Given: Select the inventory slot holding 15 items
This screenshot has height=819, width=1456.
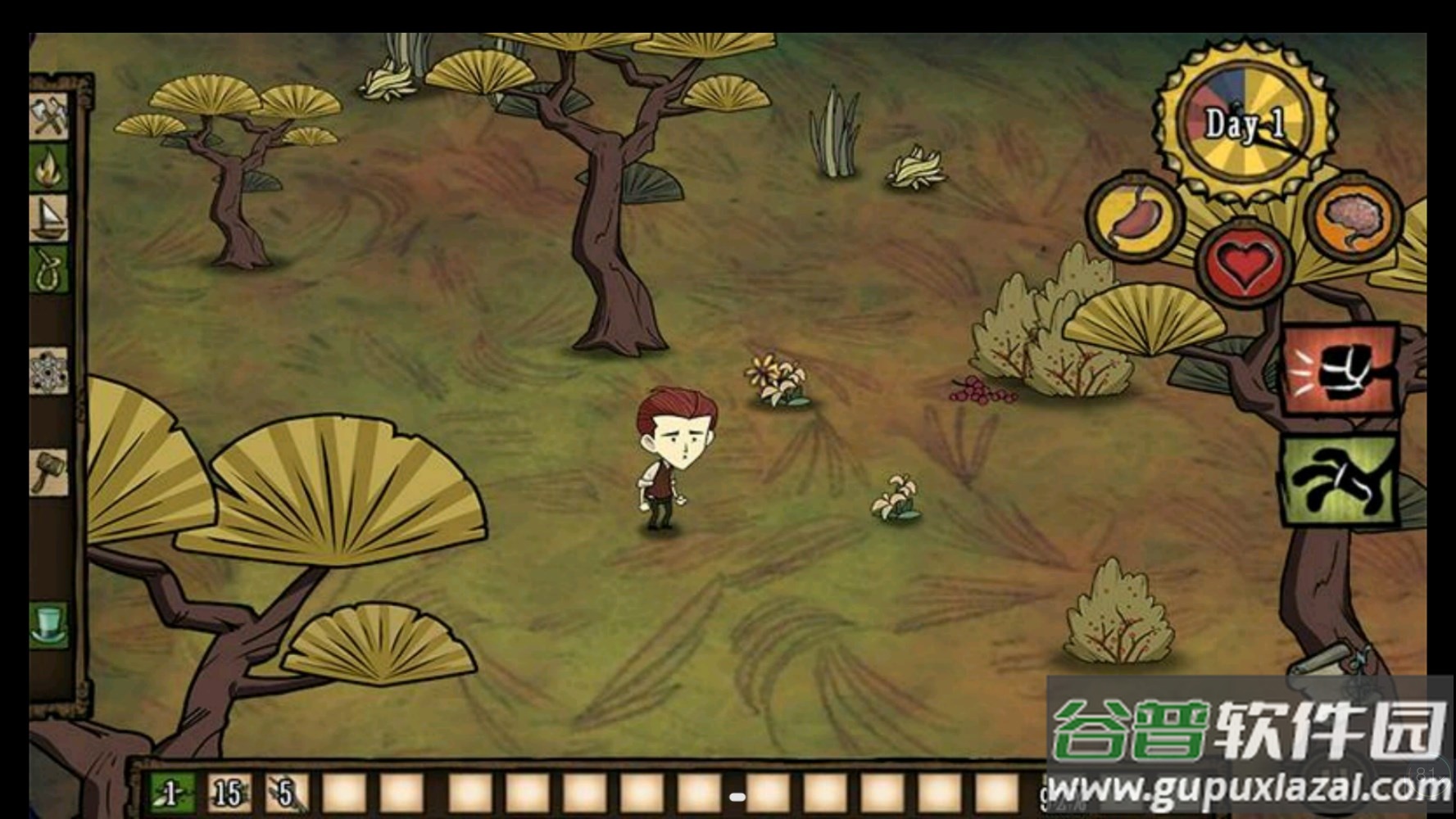Looking at the screenshot, I should click(229, 793).
